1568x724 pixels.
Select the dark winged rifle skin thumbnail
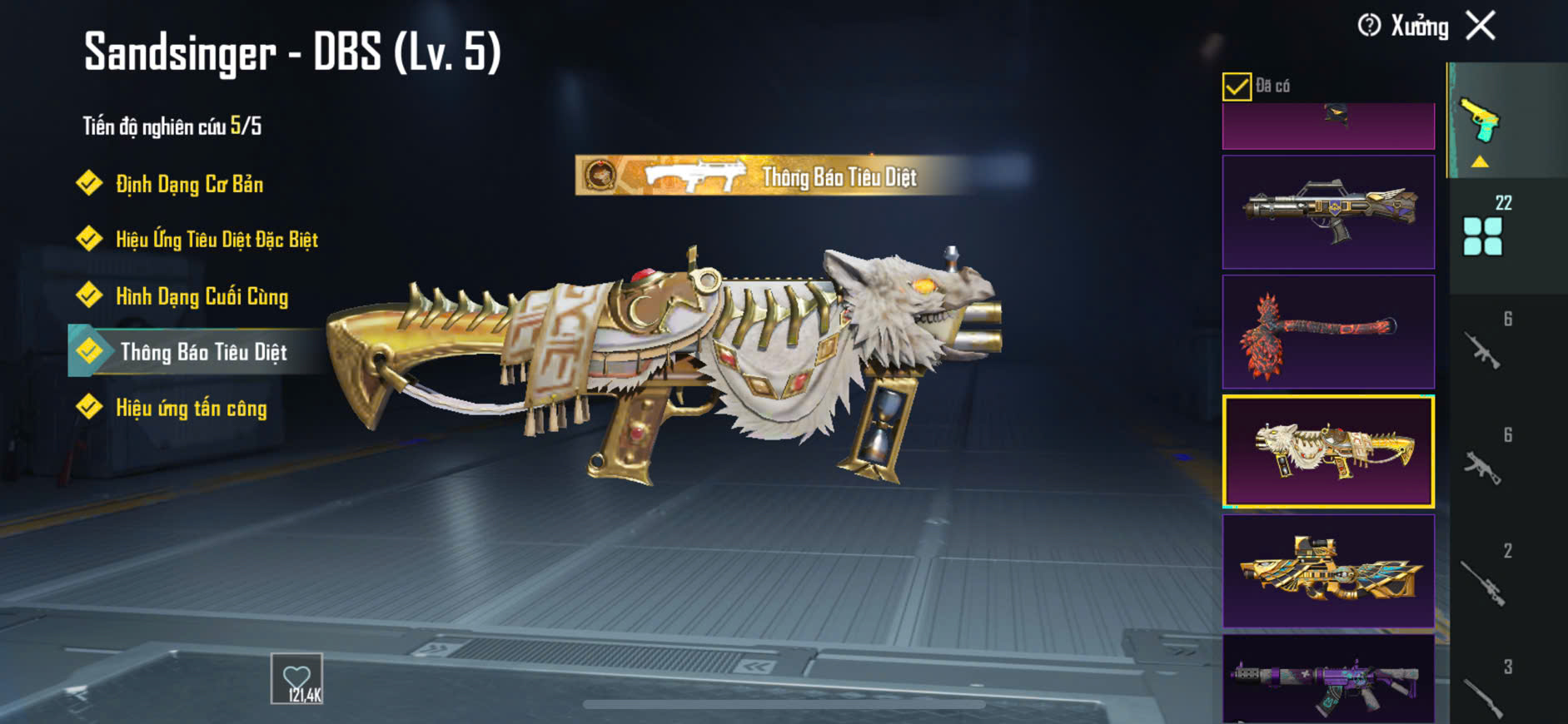click(x=1328, y=212)
